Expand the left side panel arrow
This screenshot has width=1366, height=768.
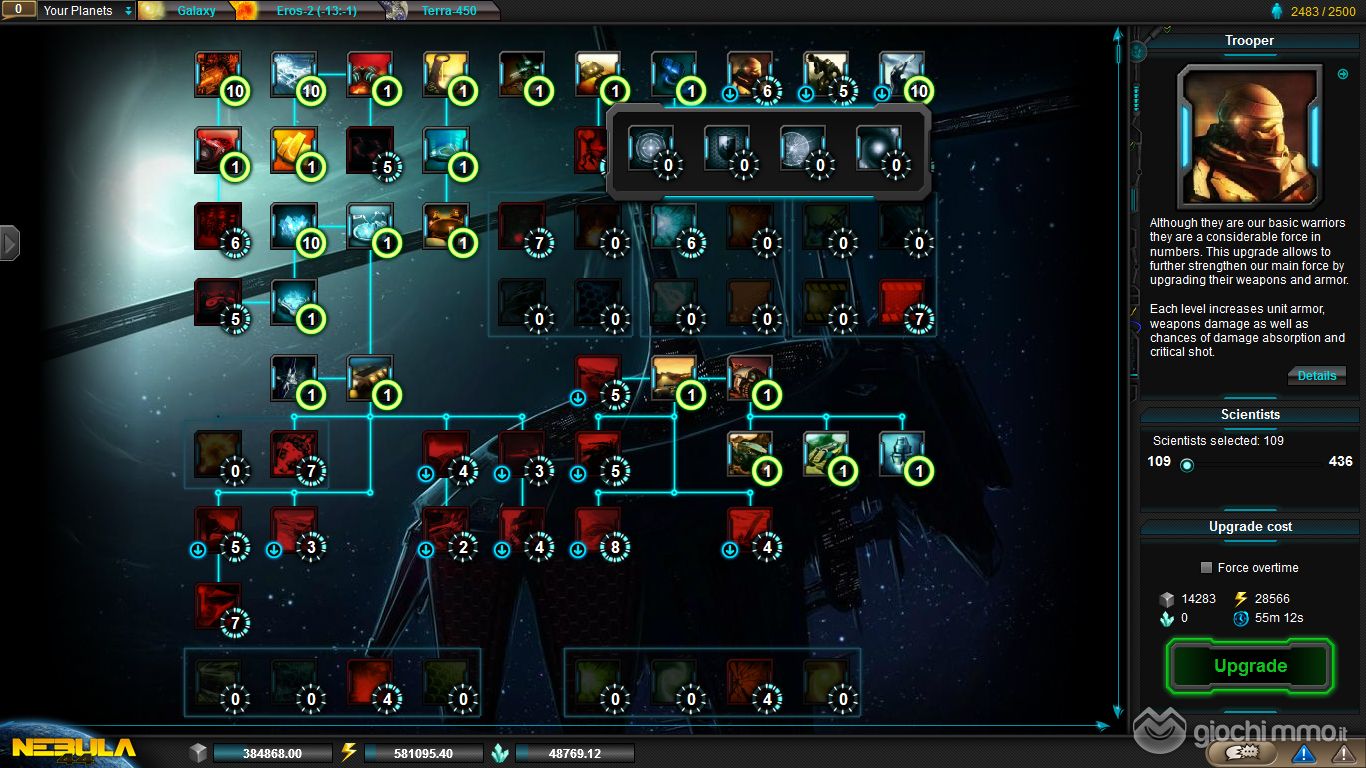point(10,242)
